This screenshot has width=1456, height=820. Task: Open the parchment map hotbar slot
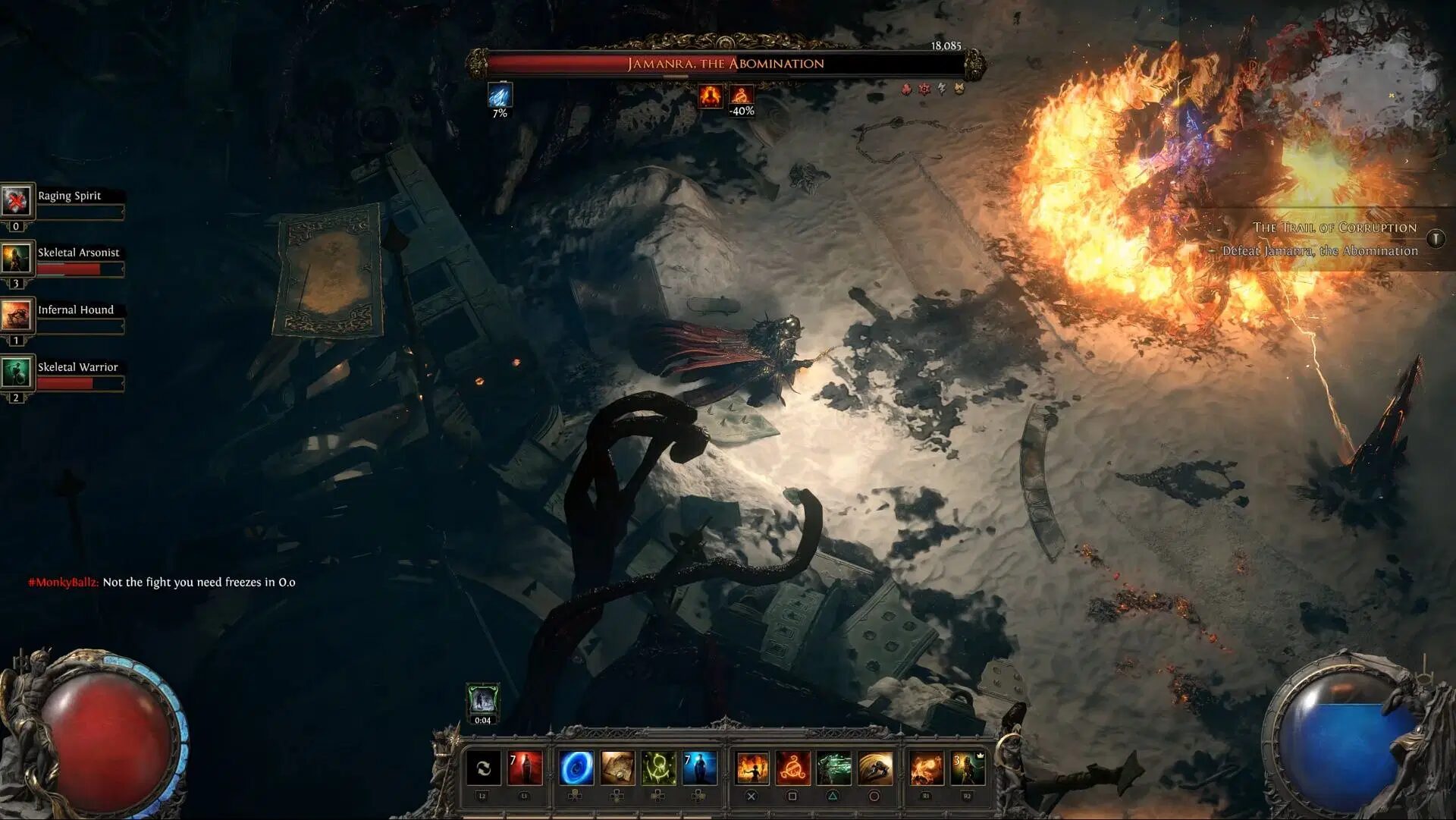pos(617,768)
